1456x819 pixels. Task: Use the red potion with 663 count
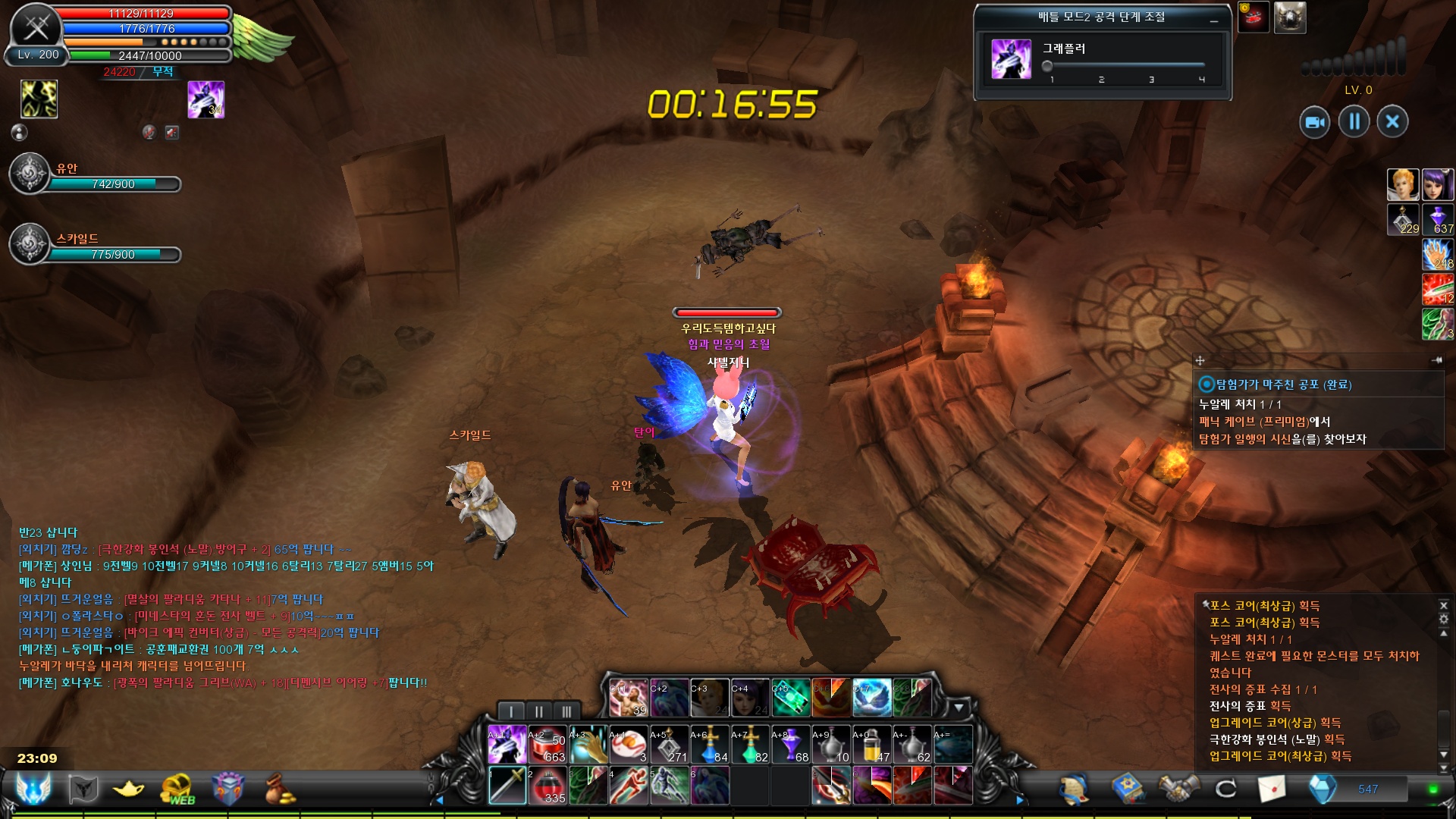point(548,745)
